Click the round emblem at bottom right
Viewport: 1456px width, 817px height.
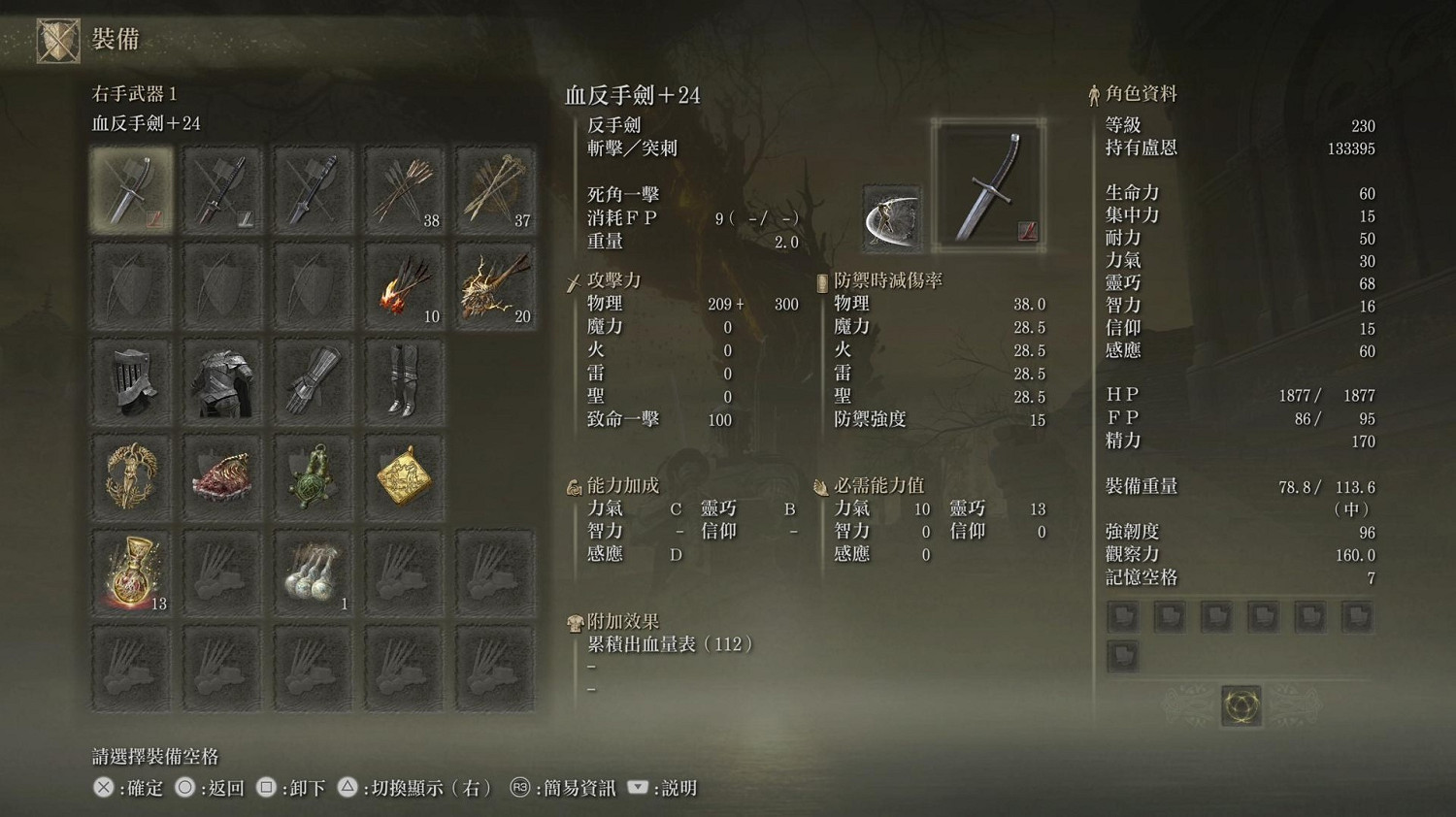pyautogui.click(x=1241, y=706)
